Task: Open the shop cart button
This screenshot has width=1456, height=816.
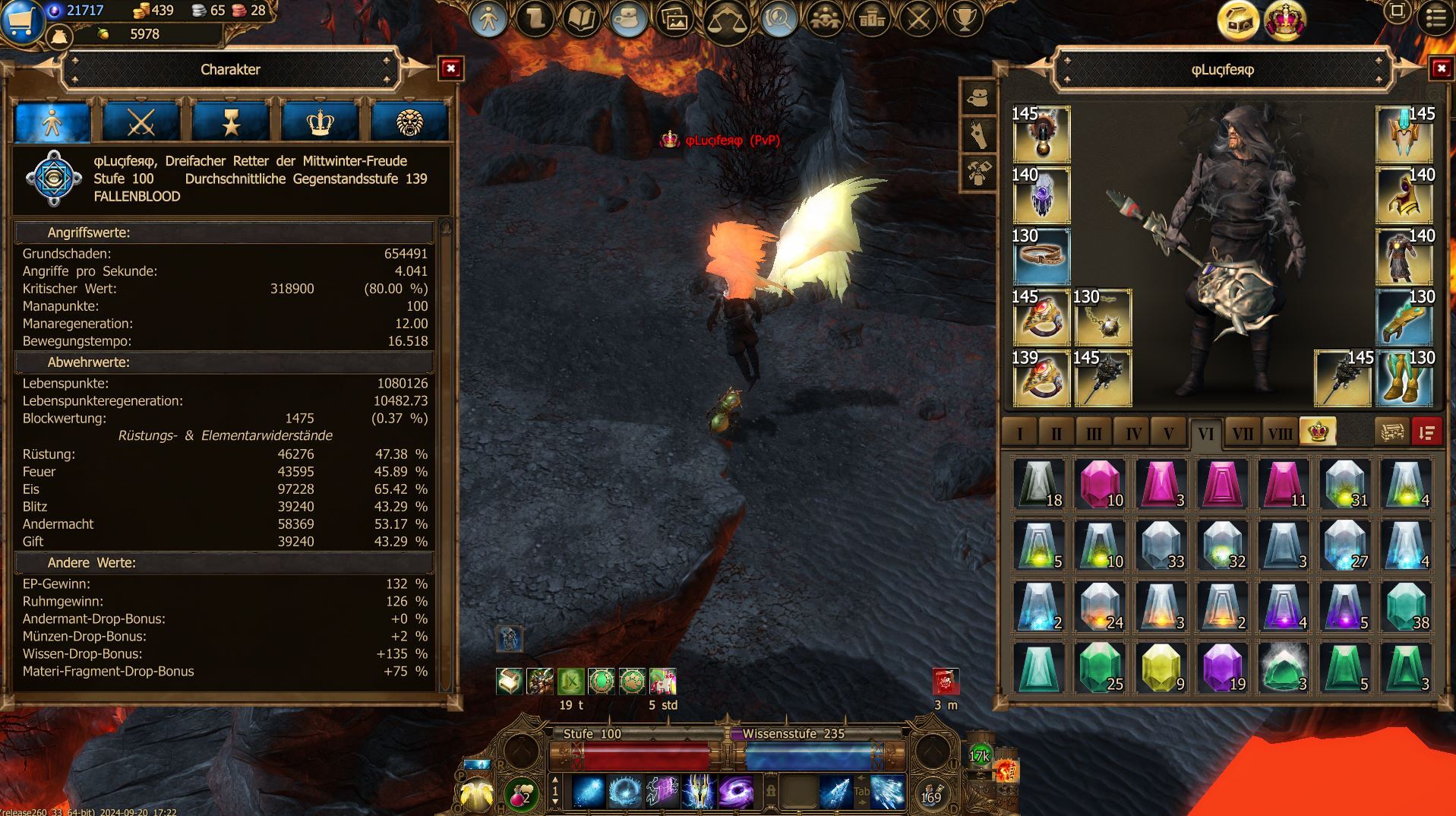Action: click(21, 22)
